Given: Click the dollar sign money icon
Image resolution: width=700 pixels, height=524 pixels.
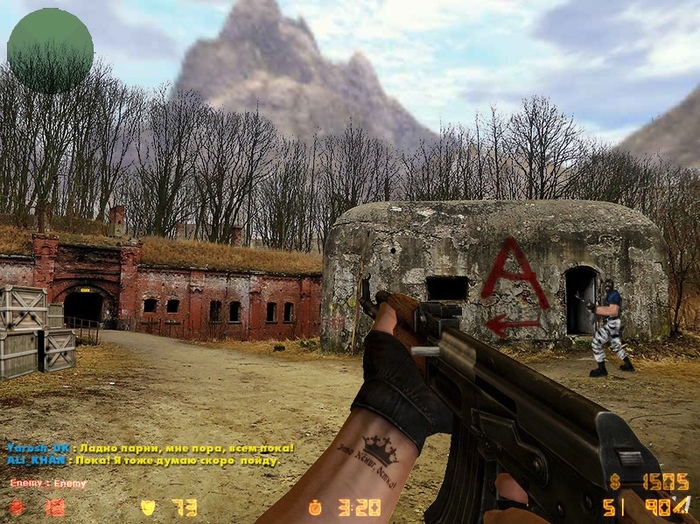Looking at the screenshot, I should (x=615, y=482).
